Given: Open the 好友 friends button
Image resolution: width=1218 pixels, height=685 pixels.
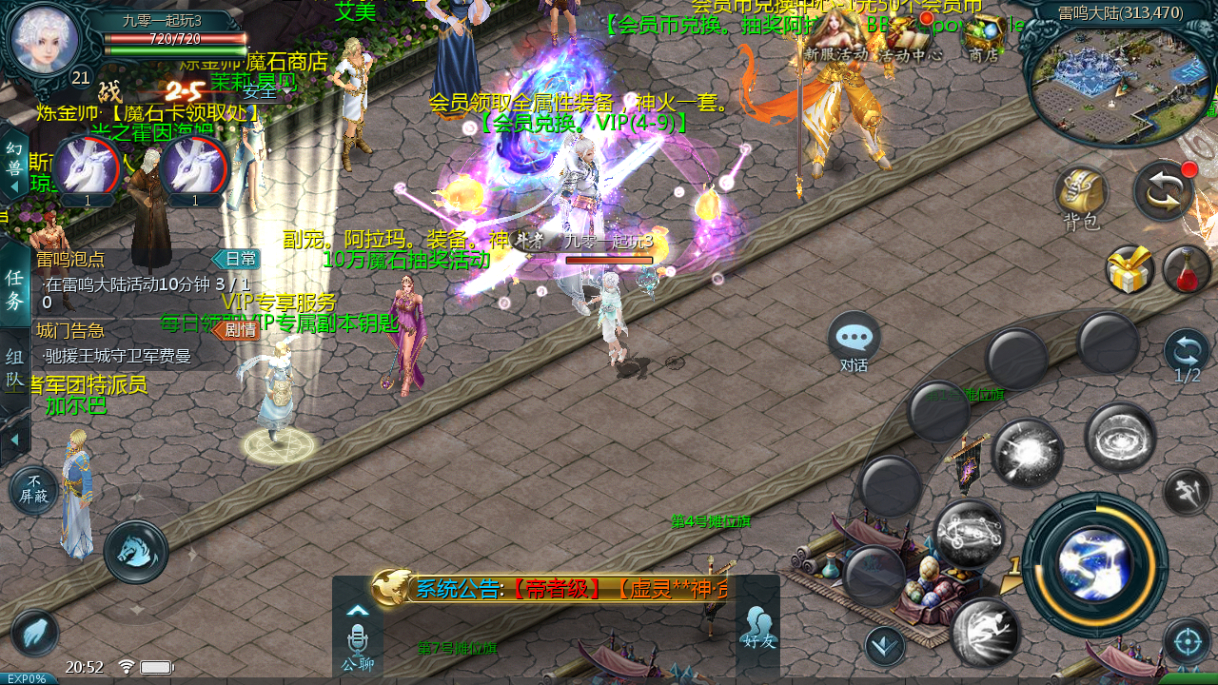Looking at the screenshot, I should 757,629.
